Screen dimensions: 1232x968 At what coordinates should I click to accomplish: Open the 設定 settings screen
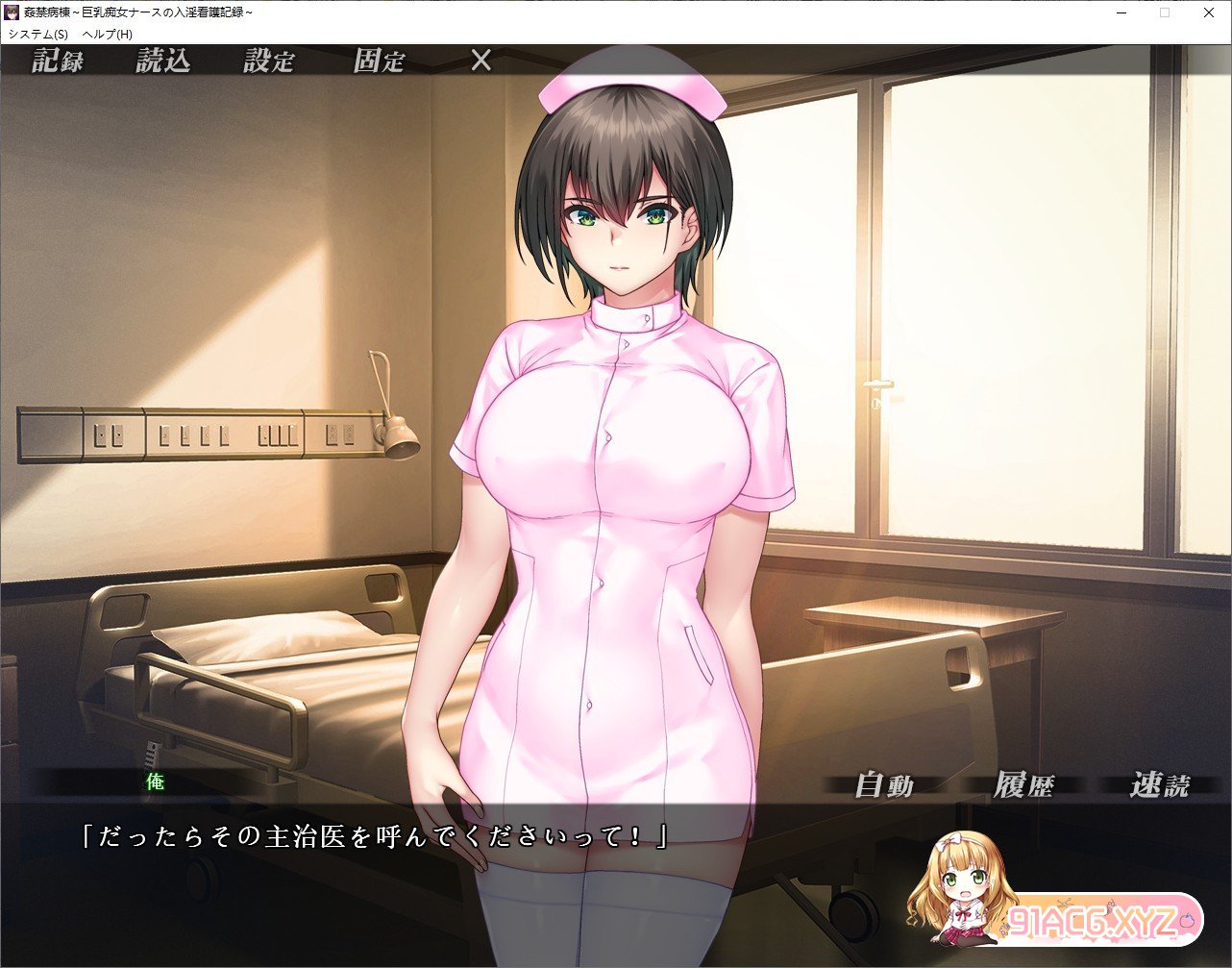(x=269, y=62)
